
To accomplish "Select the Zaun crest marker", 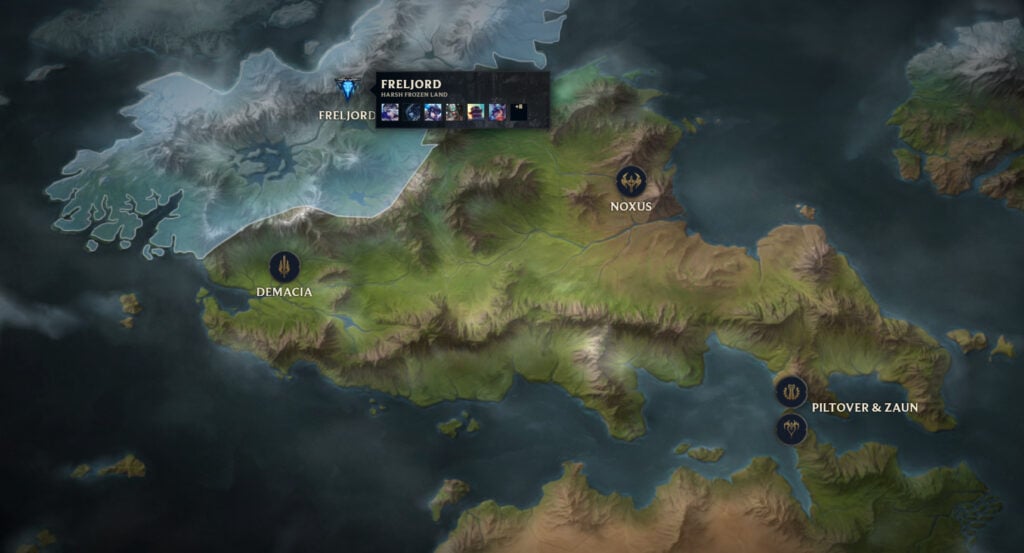I will pos(791,429).
